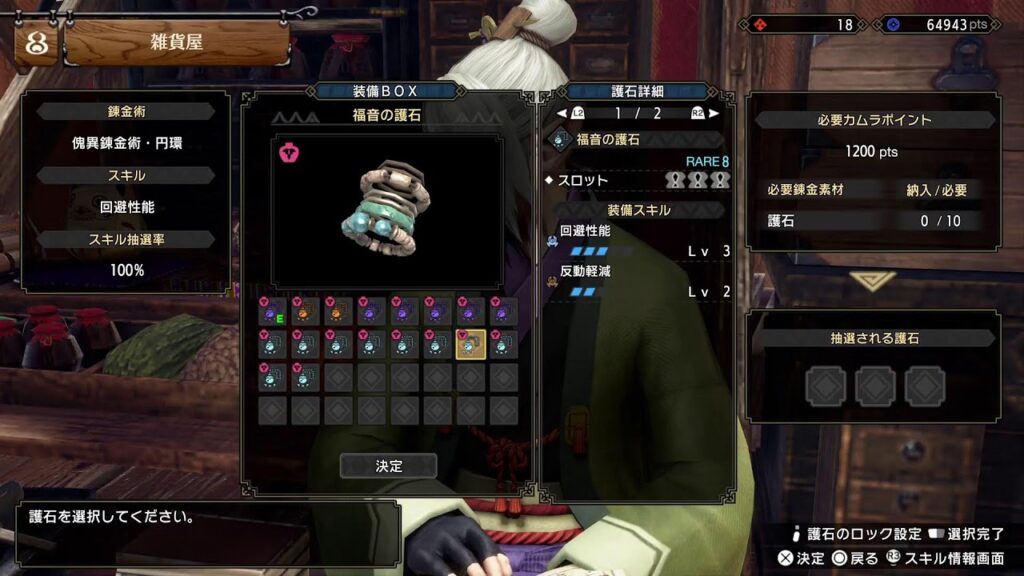Select 回避性能 Lv 3 in the talisman details
Image resolution: width=1024 pixels, height=576 pixels.
point(639,240)
